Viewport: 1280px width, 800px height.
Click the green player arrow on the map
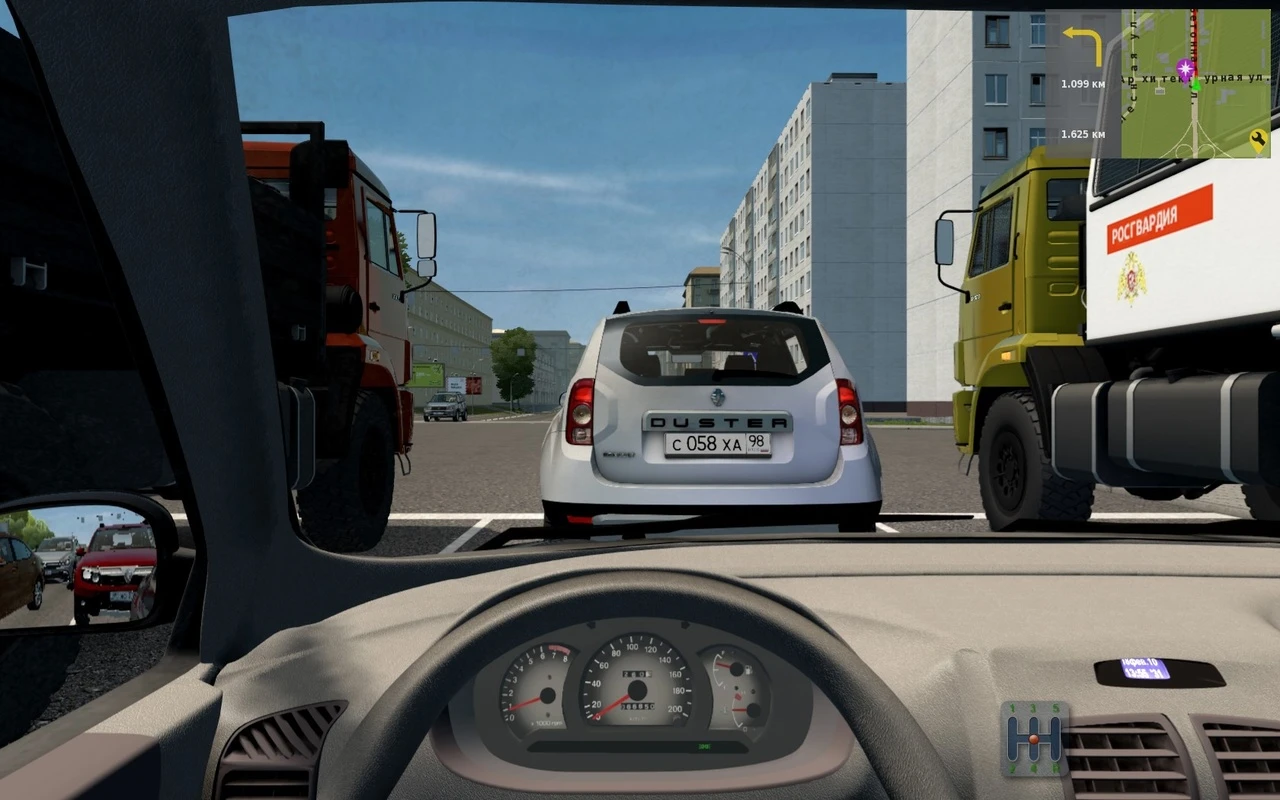1195,86
